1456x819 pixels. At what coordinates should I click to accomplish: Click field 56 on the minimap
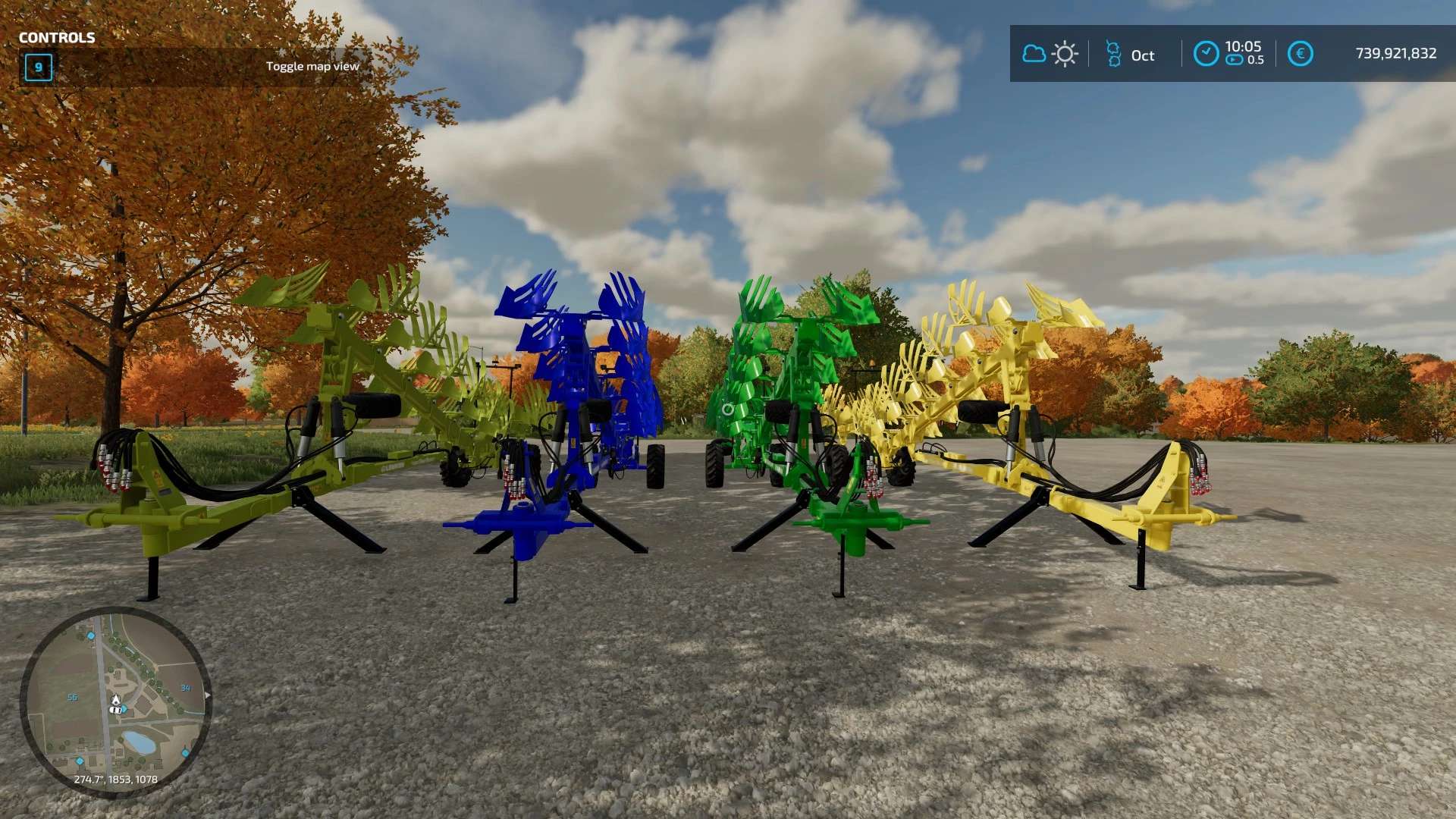(72, 697)
